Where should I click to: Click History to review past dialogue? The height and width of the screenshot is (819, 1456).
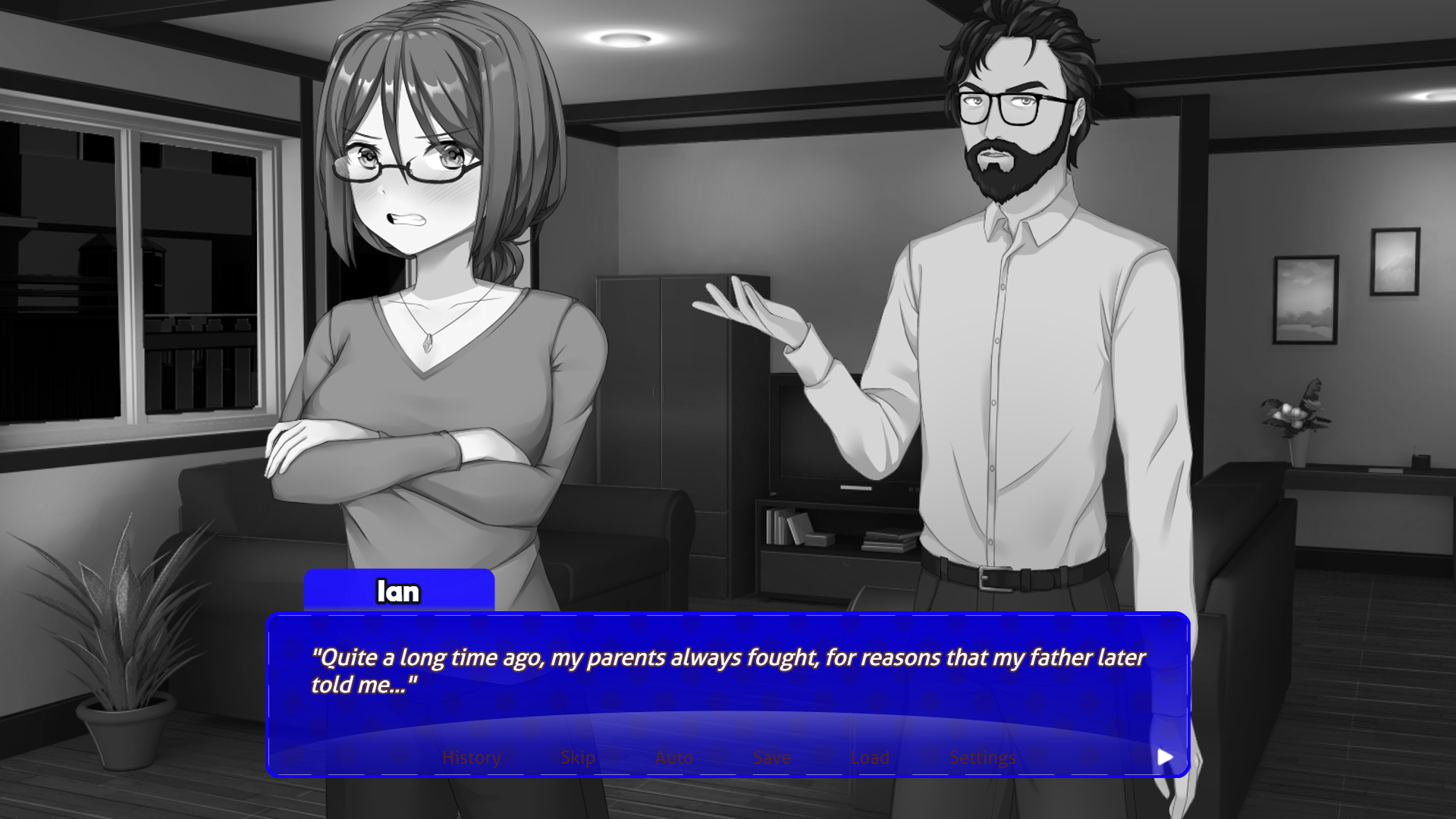[x=471, y=756]
